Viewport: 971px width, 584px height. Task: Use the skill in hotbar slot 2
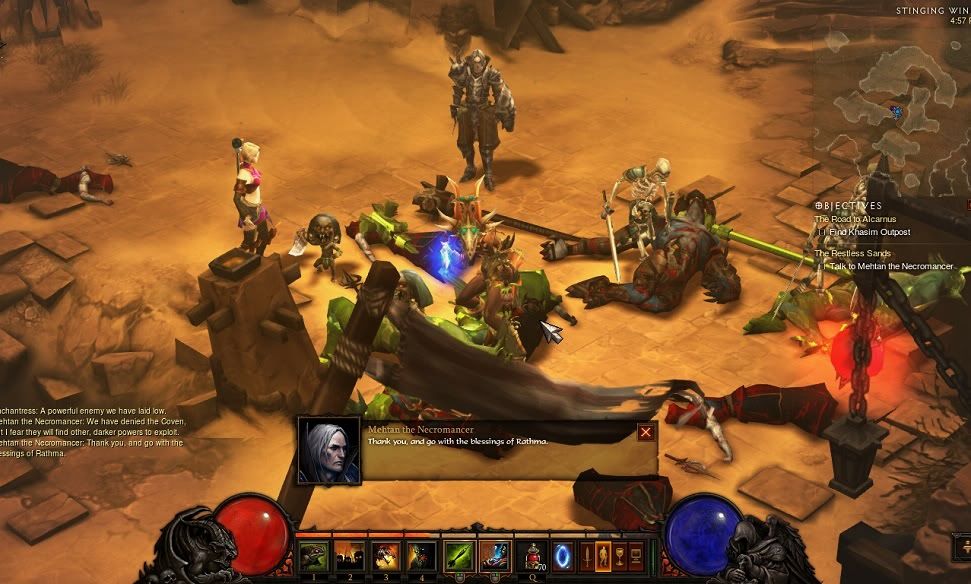coord(349,556)
